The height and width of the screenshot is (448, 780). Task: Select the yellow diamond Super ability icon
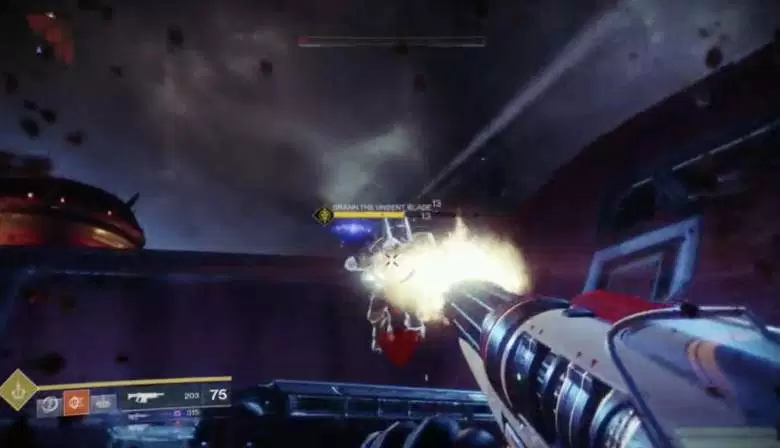click(x=17, y=390)
